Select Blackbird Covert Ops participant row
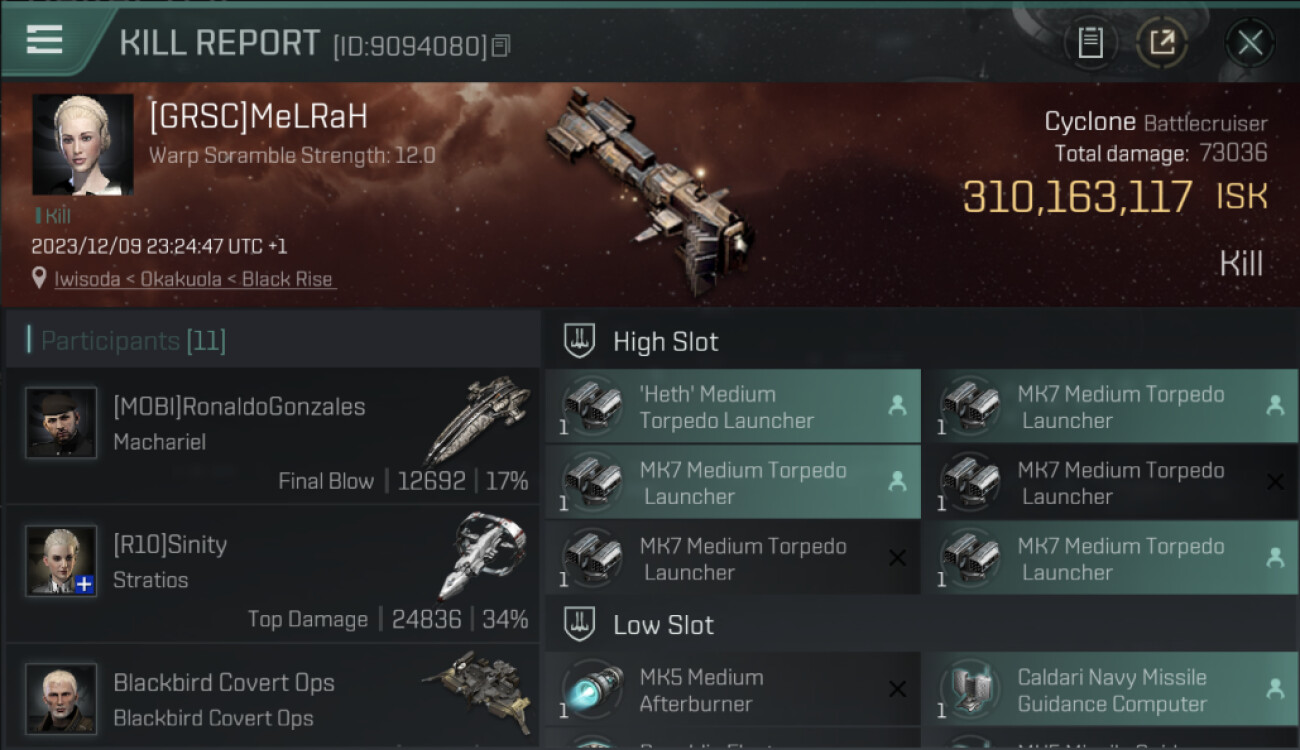The image size is (1300, 750). coord(272,699)
